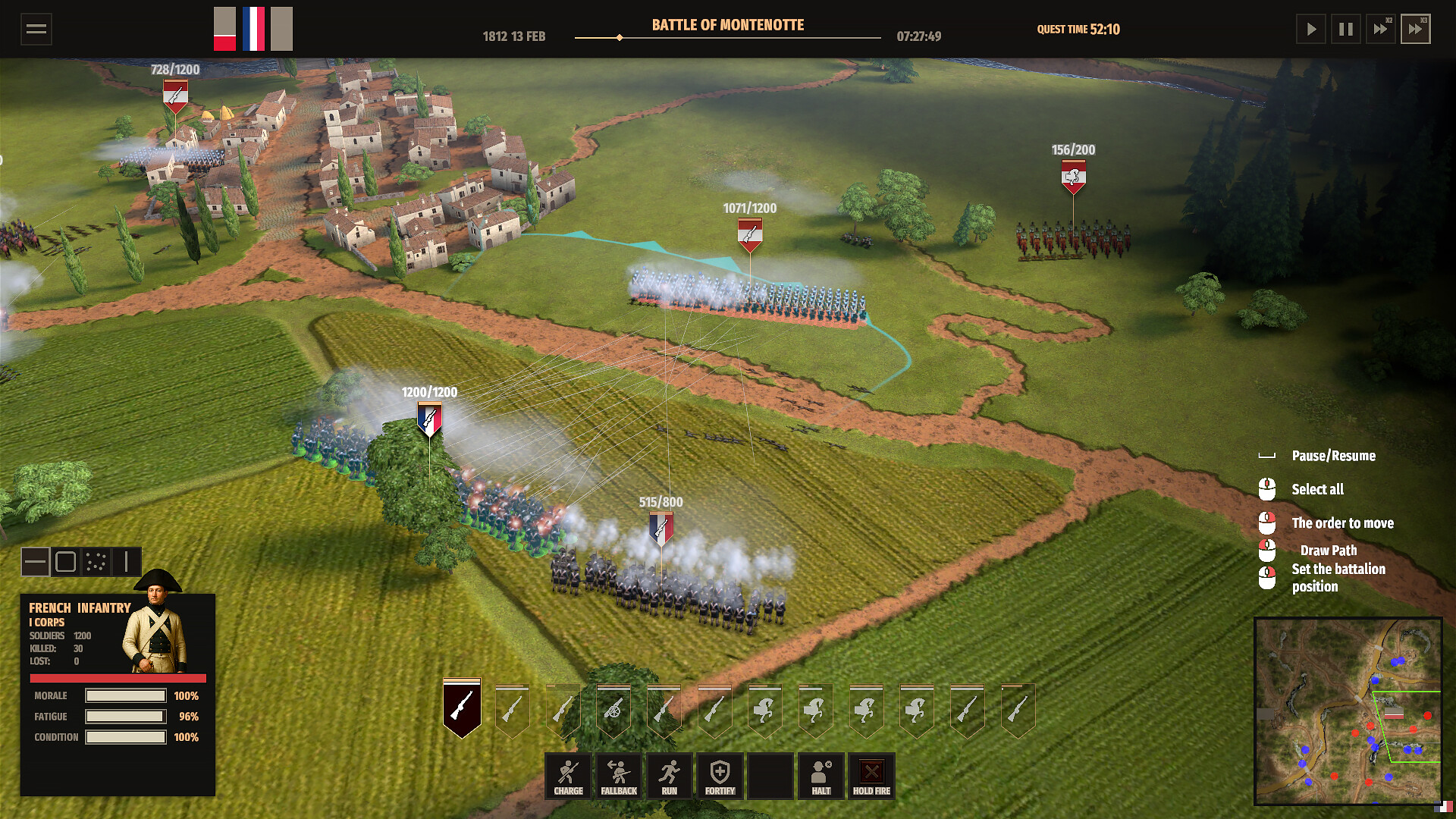Order the unit to Fallback
1456x819 pixels.
point(619,776)
